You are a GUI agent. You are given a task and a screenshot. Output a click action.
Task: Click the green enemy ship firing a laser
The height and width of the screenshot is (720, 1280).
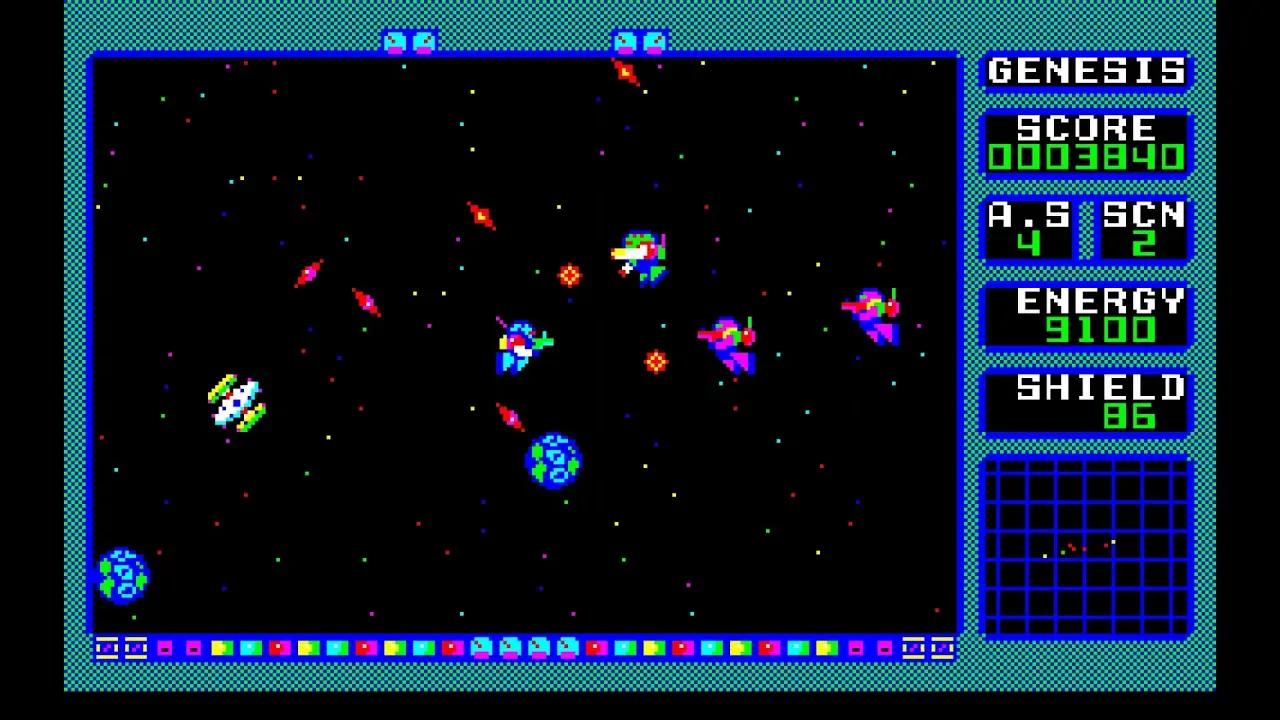click(x=640, y=255)
